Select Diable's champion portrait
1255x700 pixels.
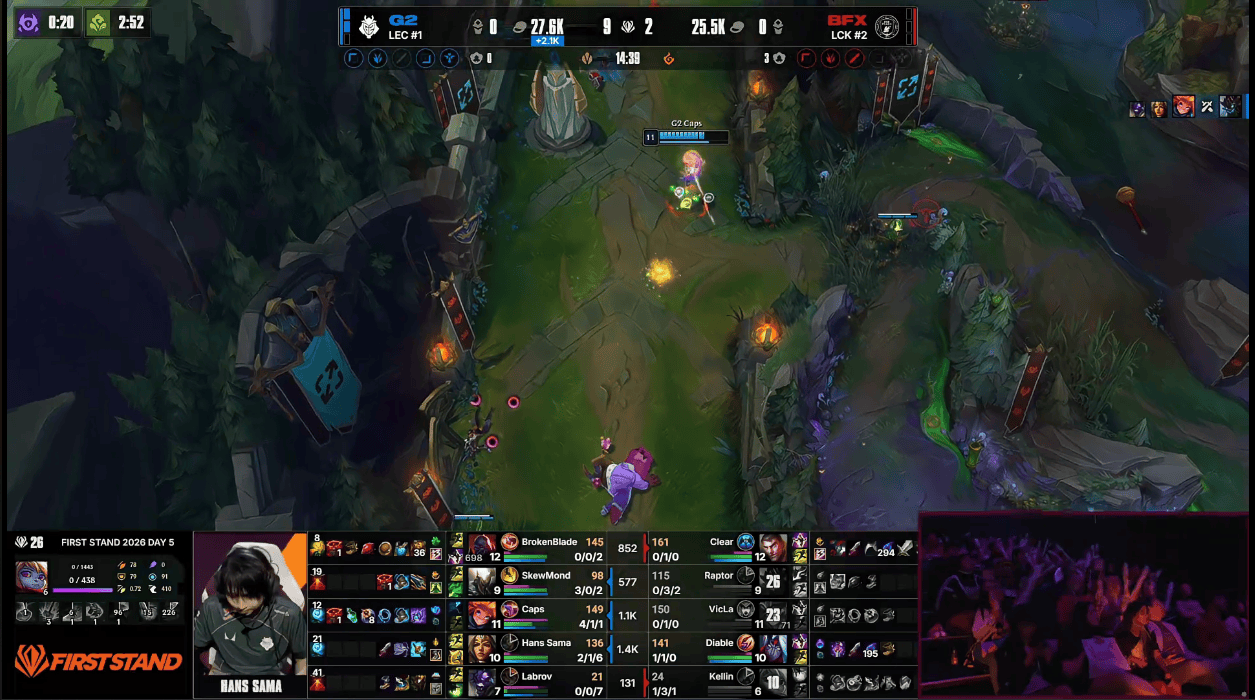tap(773, 648)
